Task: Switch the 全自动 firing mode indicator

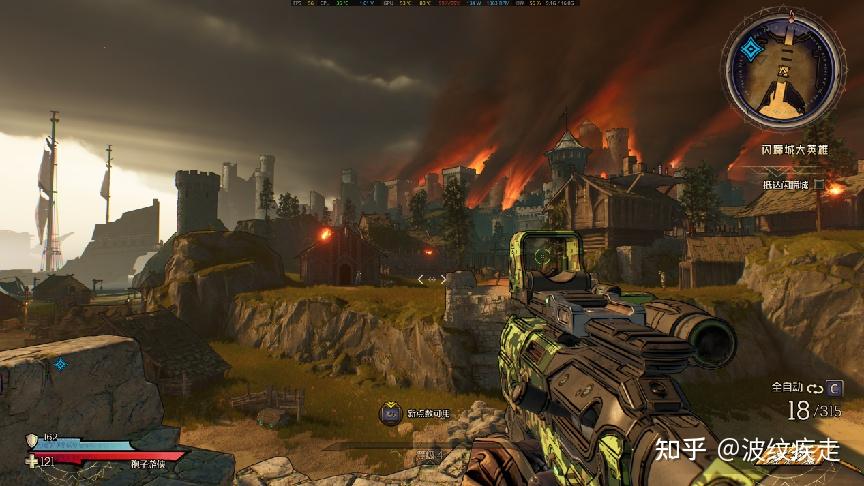Action: click(788, 386)
